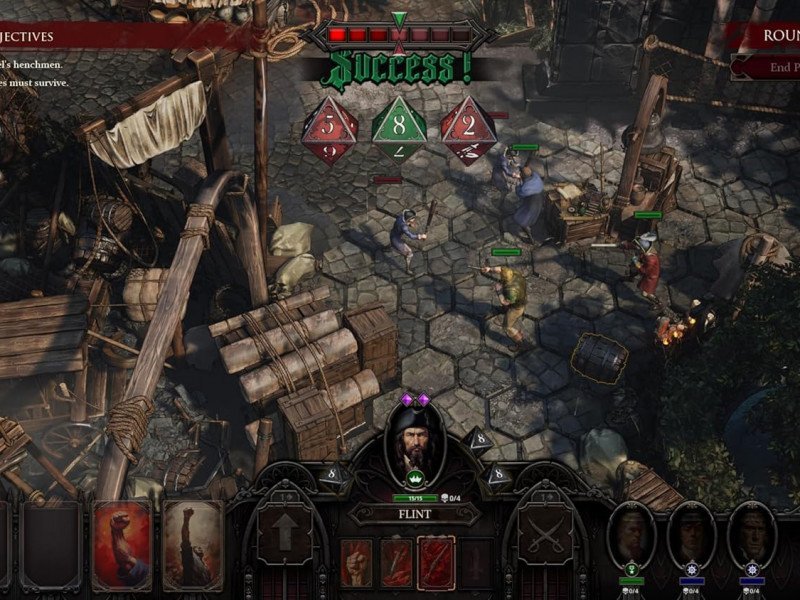Select the green 8 die

399,127
